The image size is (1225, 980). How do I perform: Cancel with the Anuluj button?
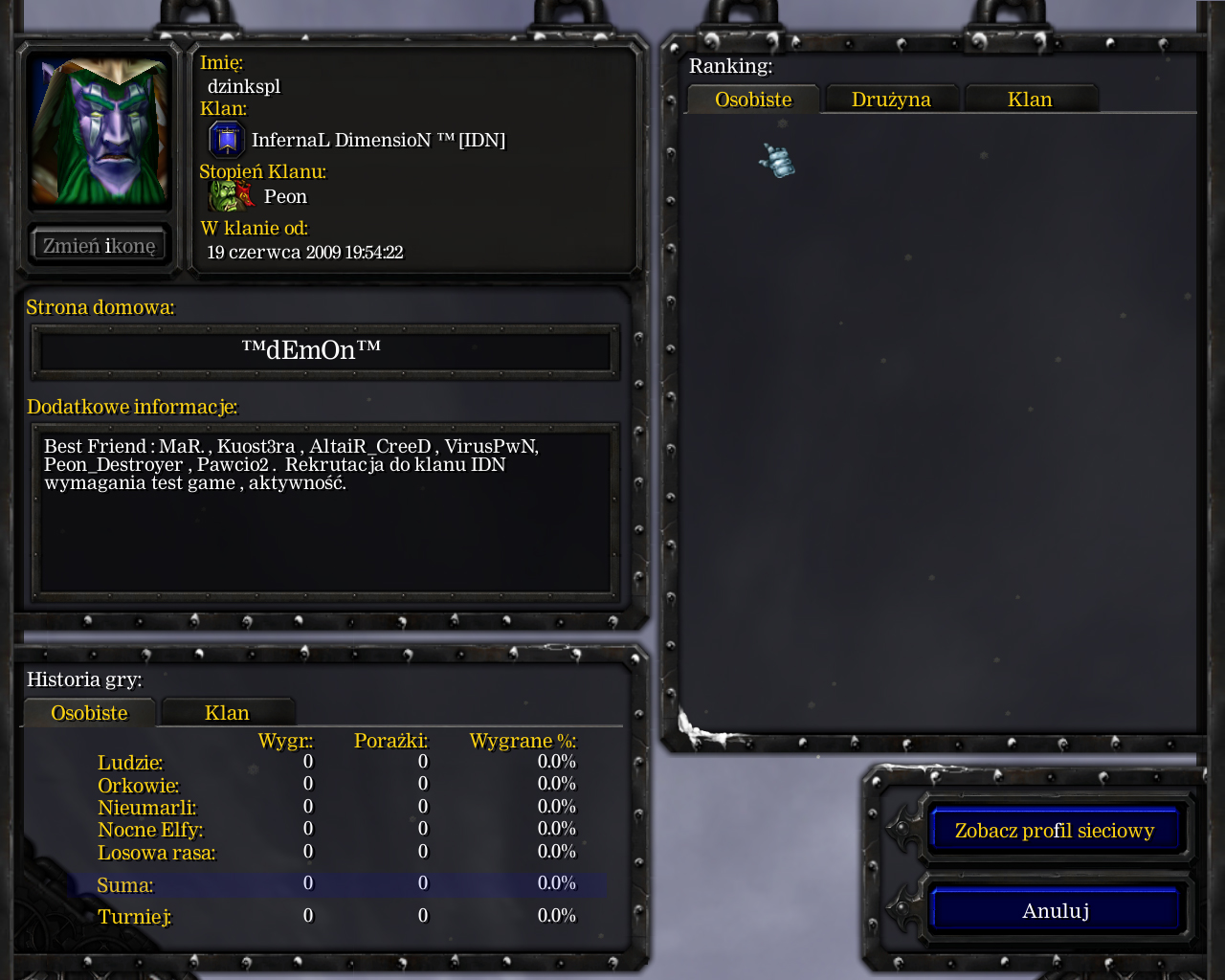pos(1054,910)
